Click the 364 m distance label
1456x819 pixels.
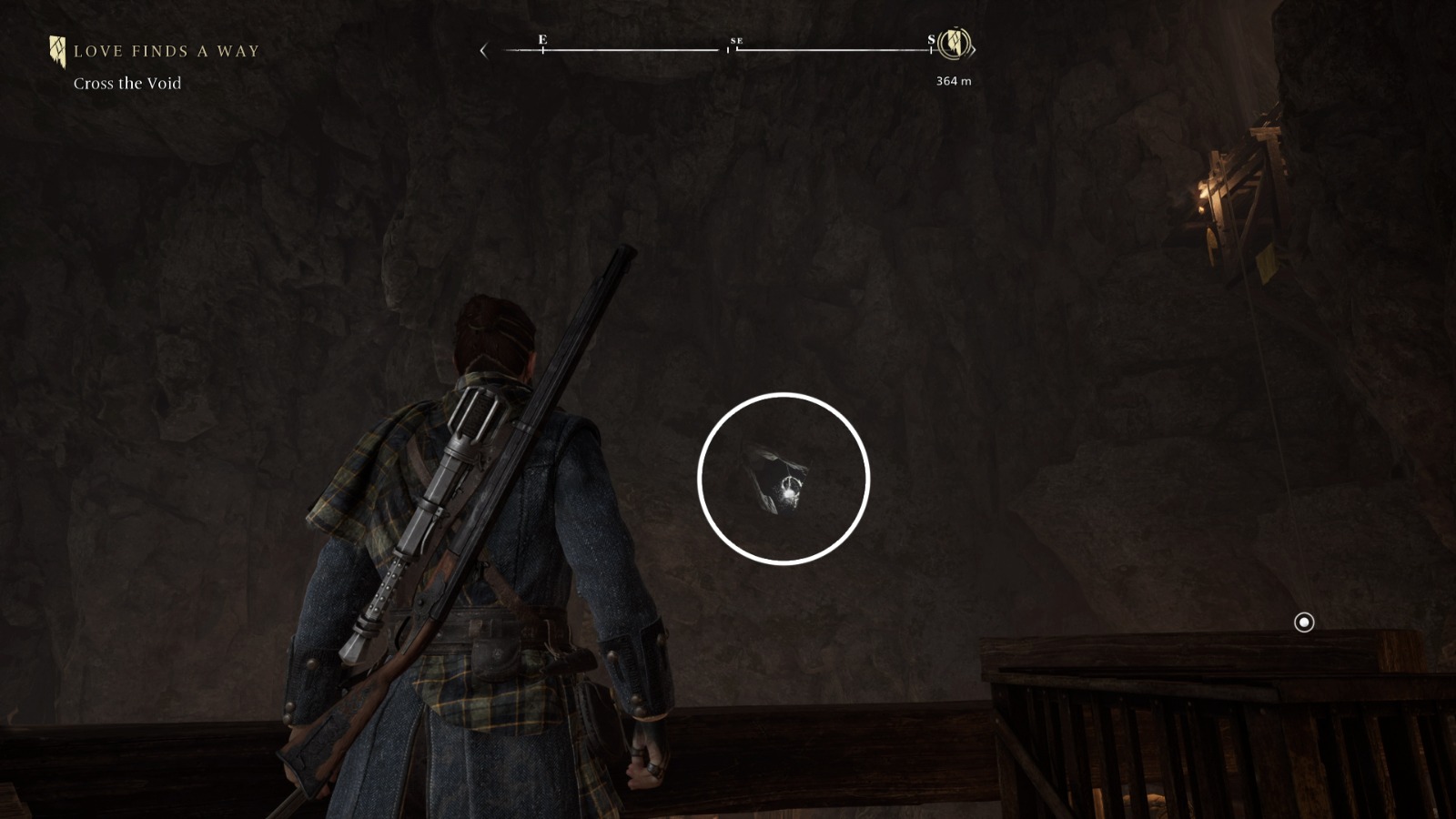[952, 80]
